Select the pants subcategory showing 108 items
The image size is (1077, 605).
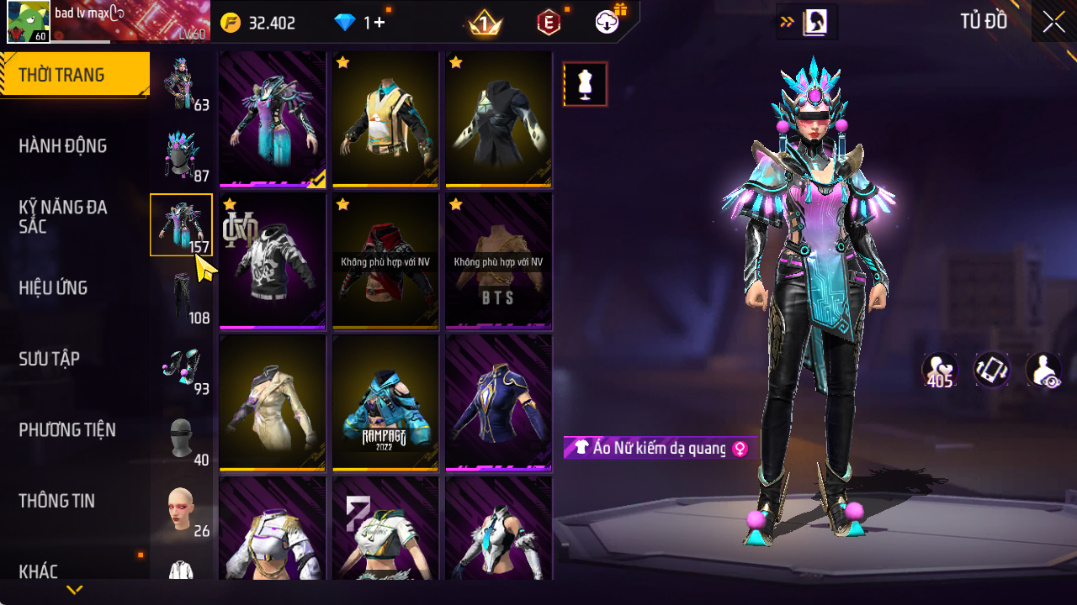click(182, 298)
